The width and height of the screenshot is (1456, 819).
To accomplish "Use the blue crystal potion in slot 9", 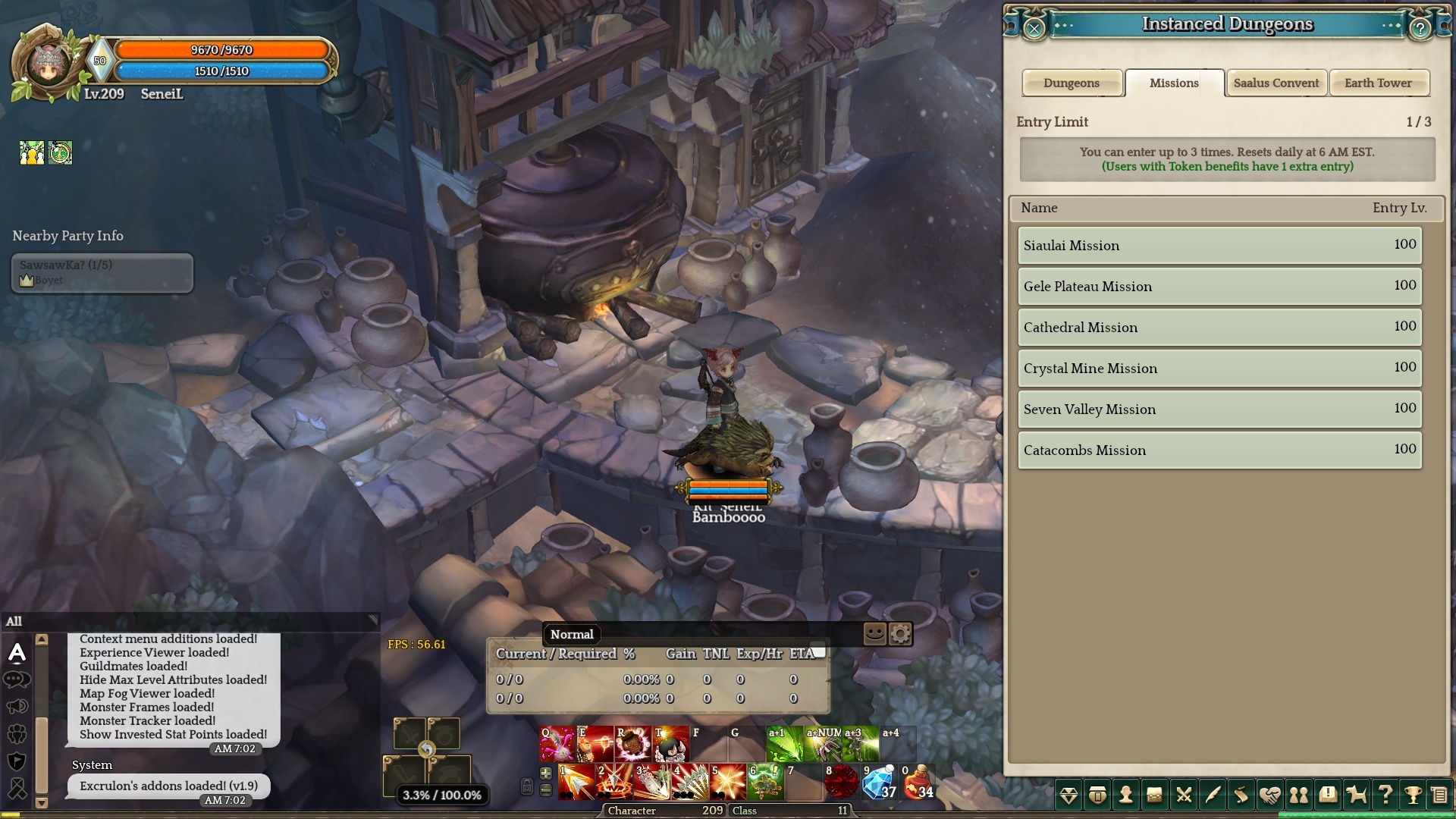I will (880, 783).
